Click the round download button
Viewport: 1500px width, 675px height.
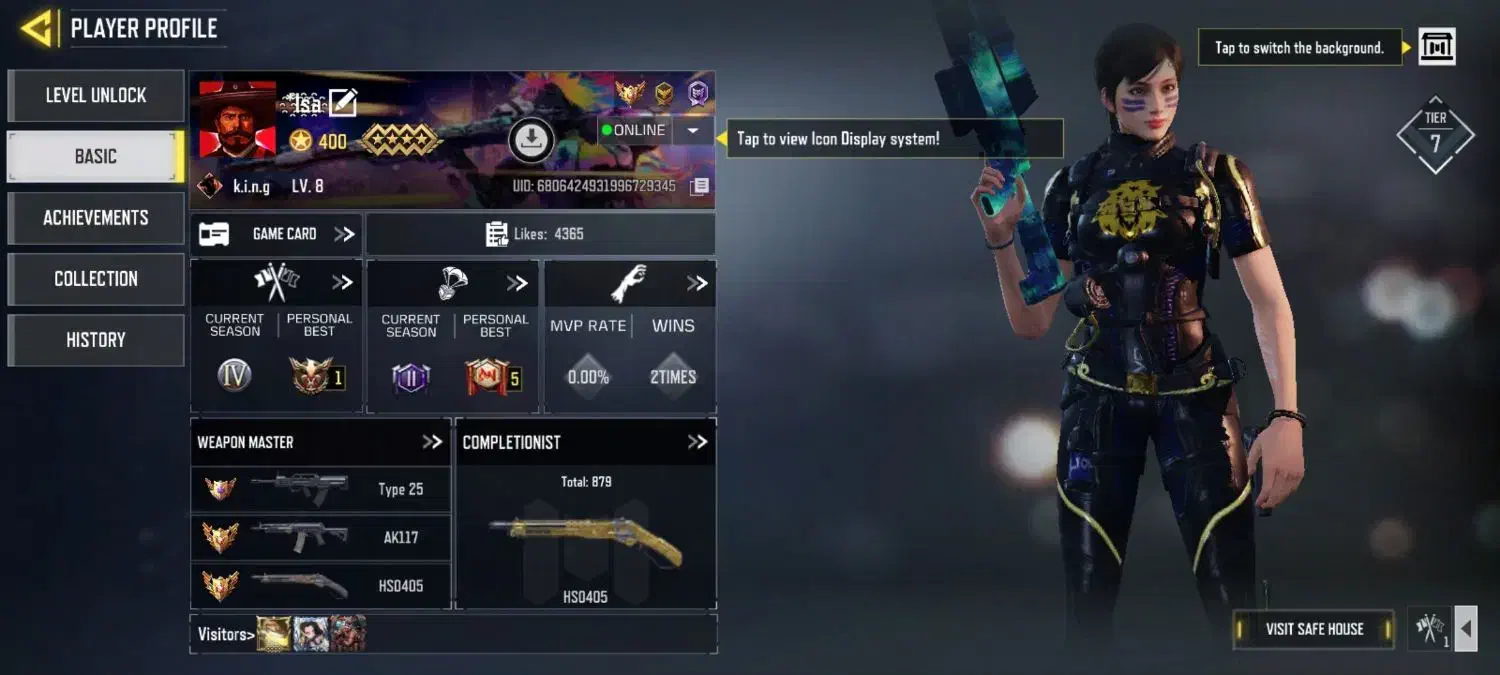[x=531, y=141]
